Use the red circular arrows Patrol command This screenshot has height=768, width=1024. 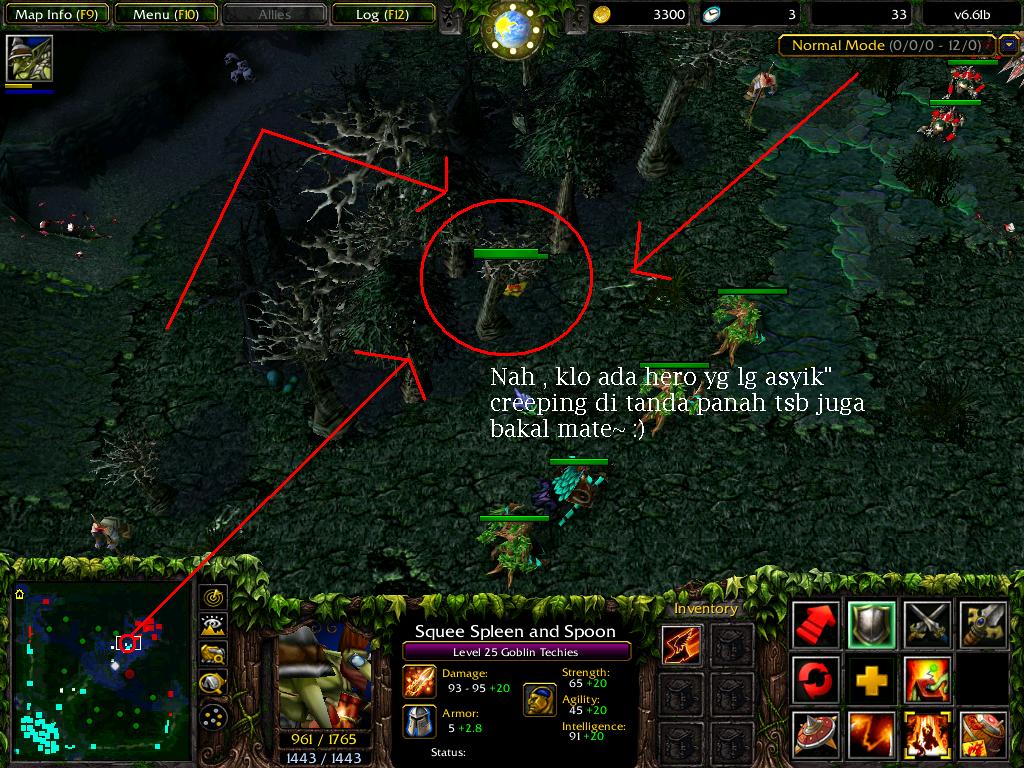(x=816, y=680)
